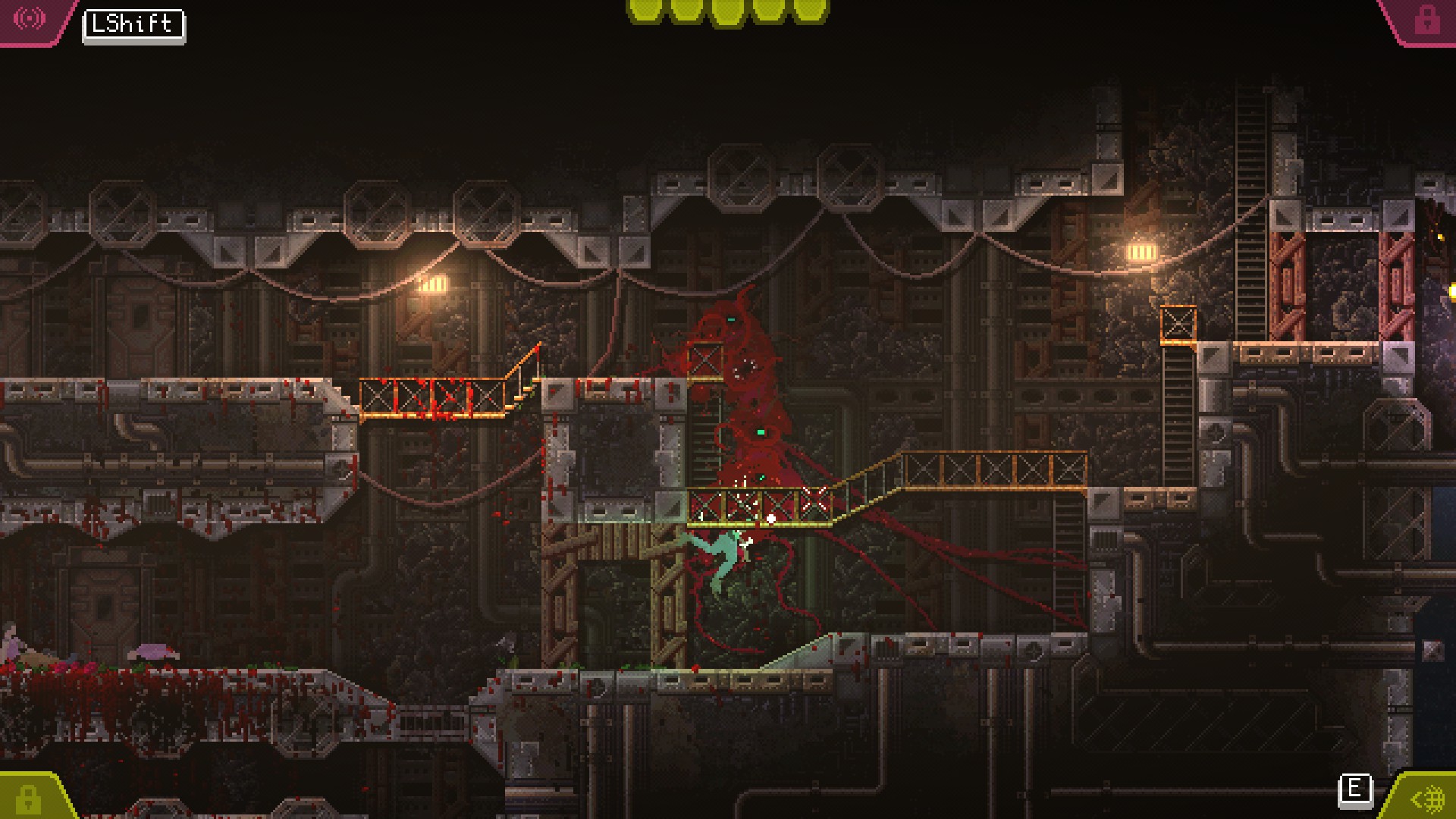Click the glowing hanging lantern on the left
The width and height of the screenshot is (1456, 819).
click(x=433, y=282)
